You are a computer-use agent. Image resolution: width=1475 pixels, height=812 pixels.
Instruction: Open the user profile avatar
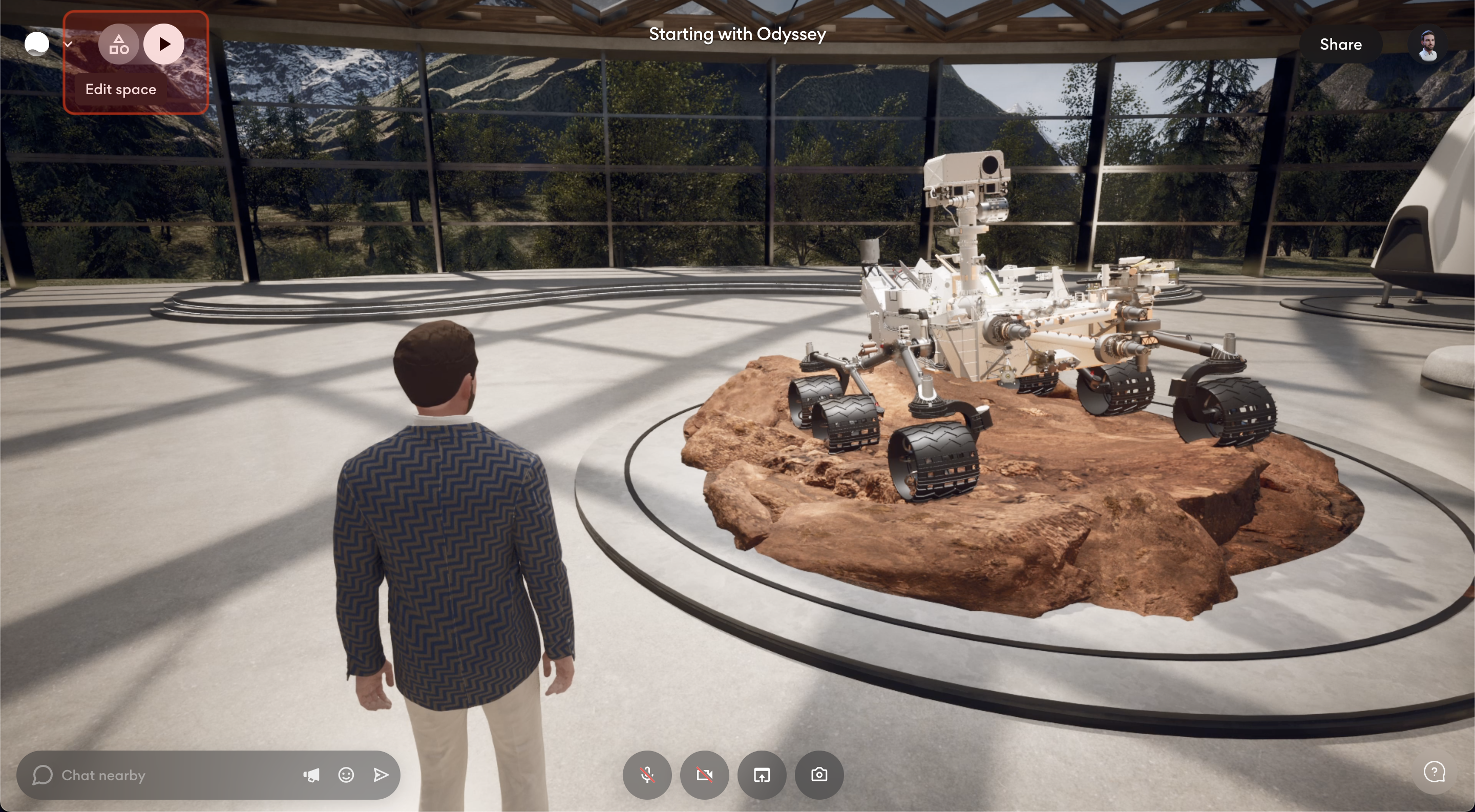1427,45
